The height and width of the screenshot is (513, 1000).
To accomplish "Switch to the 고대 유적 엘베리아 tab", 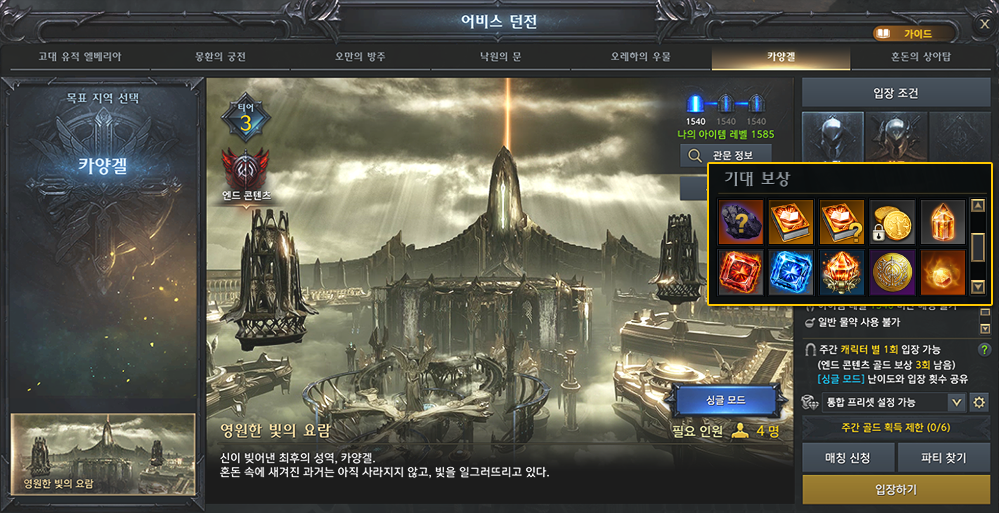I will click(81, 57).
